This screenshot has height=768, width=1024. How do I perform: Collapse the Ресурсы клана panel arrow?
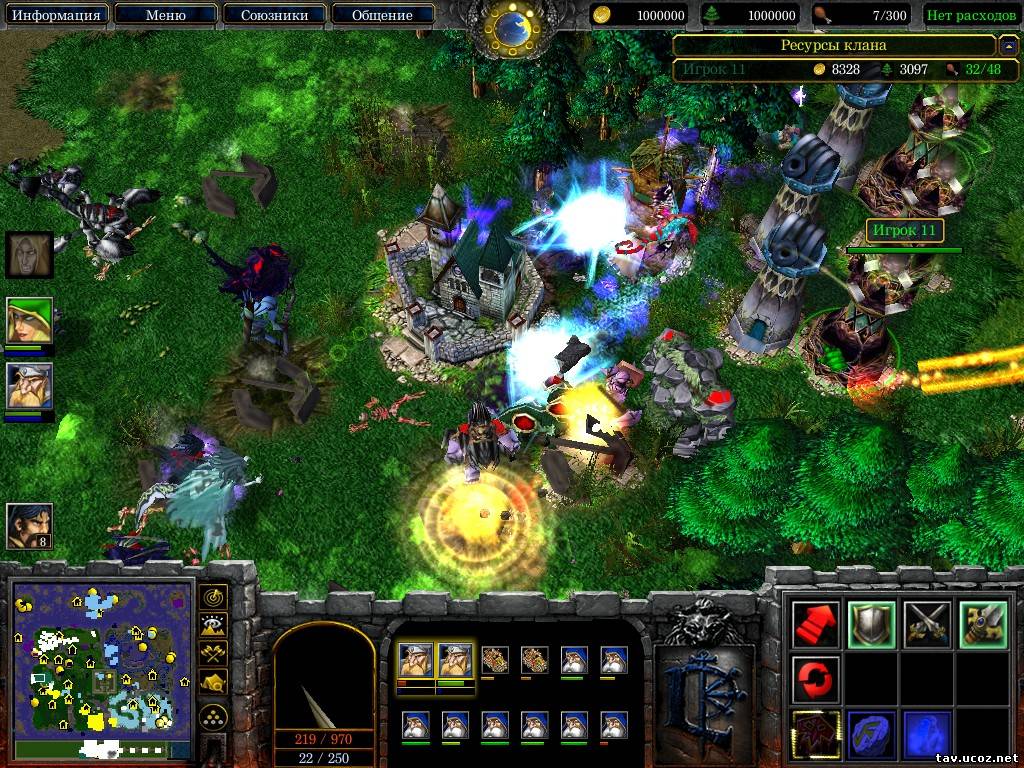1010,45
